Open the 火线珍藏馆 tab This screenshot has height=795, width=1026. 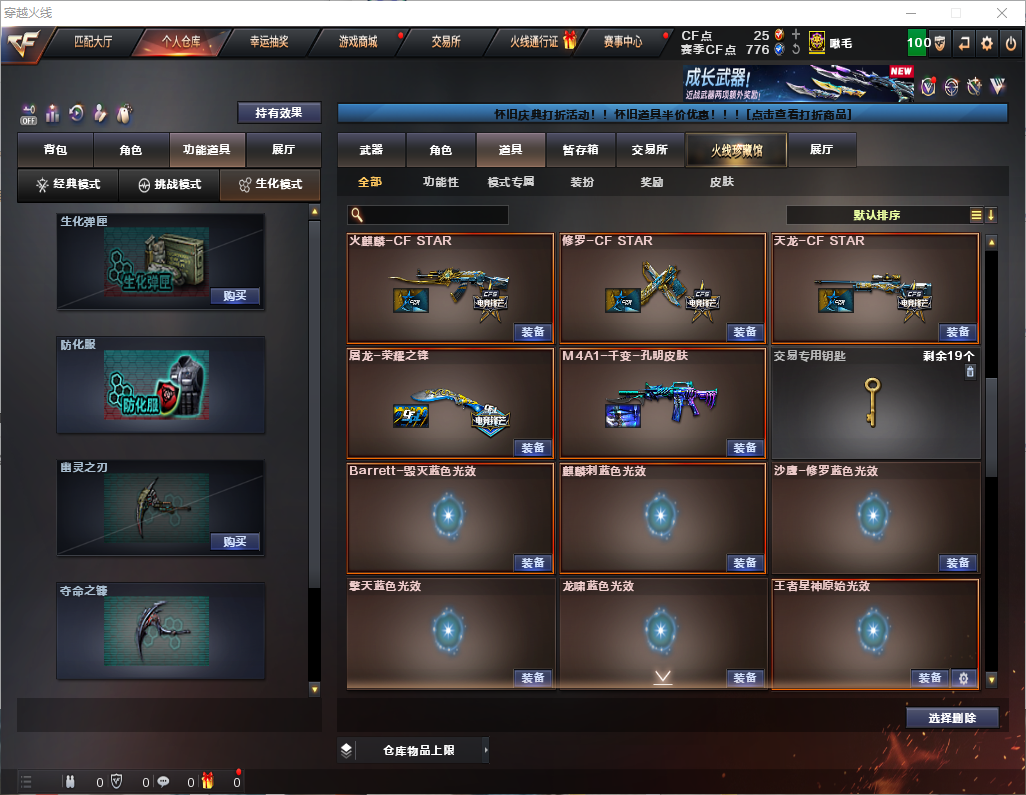pyautogui.click(x=735, y=150)
